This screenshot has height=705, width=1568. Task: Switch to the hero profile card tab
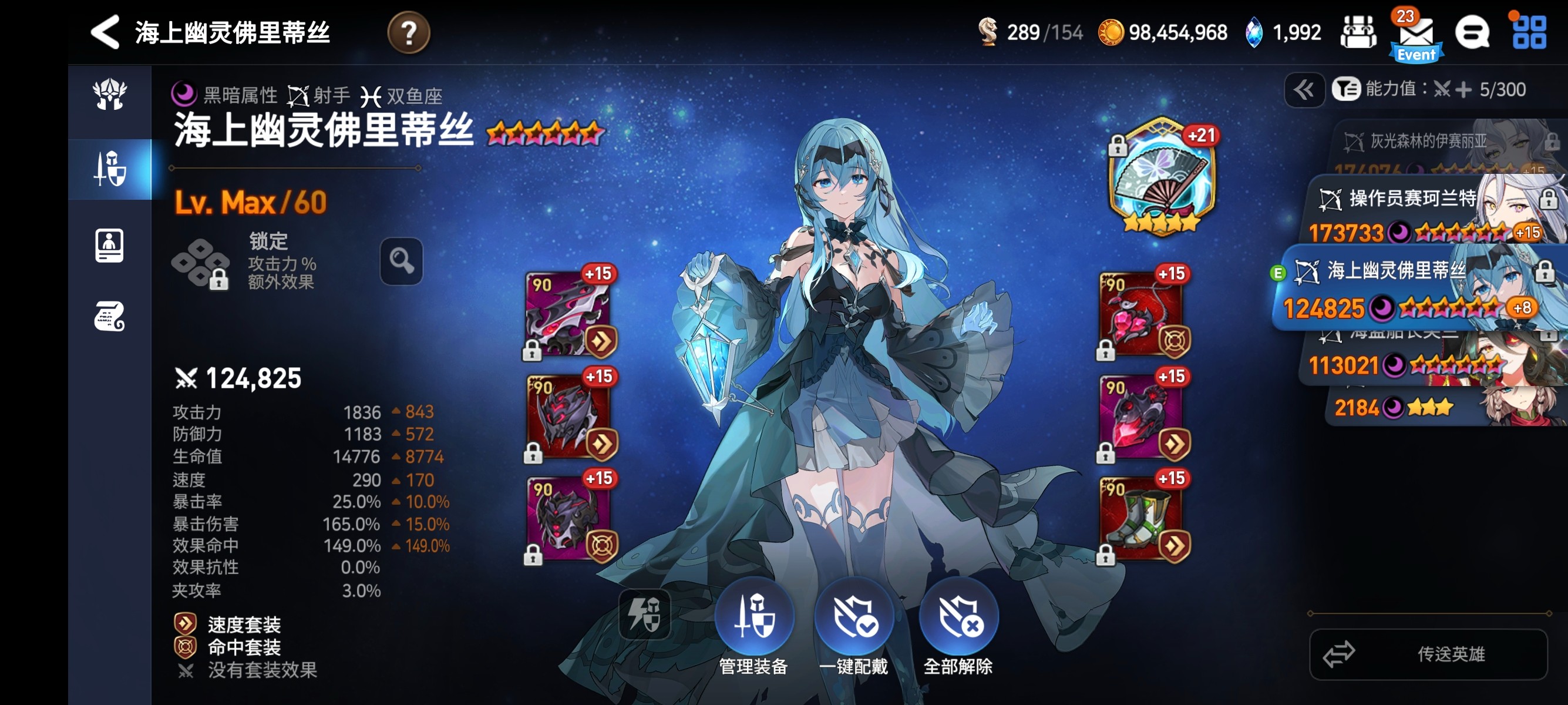(110, 246)
